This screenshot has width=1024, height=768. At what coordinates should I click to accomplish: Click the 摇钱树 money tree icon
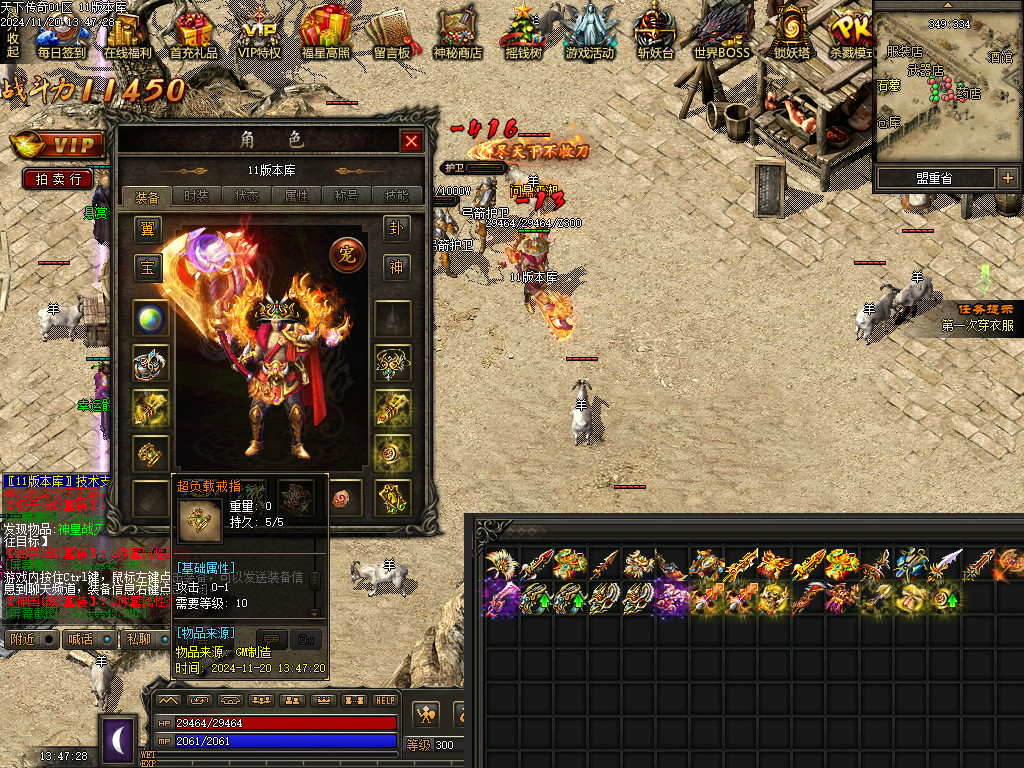click(523, 34)
